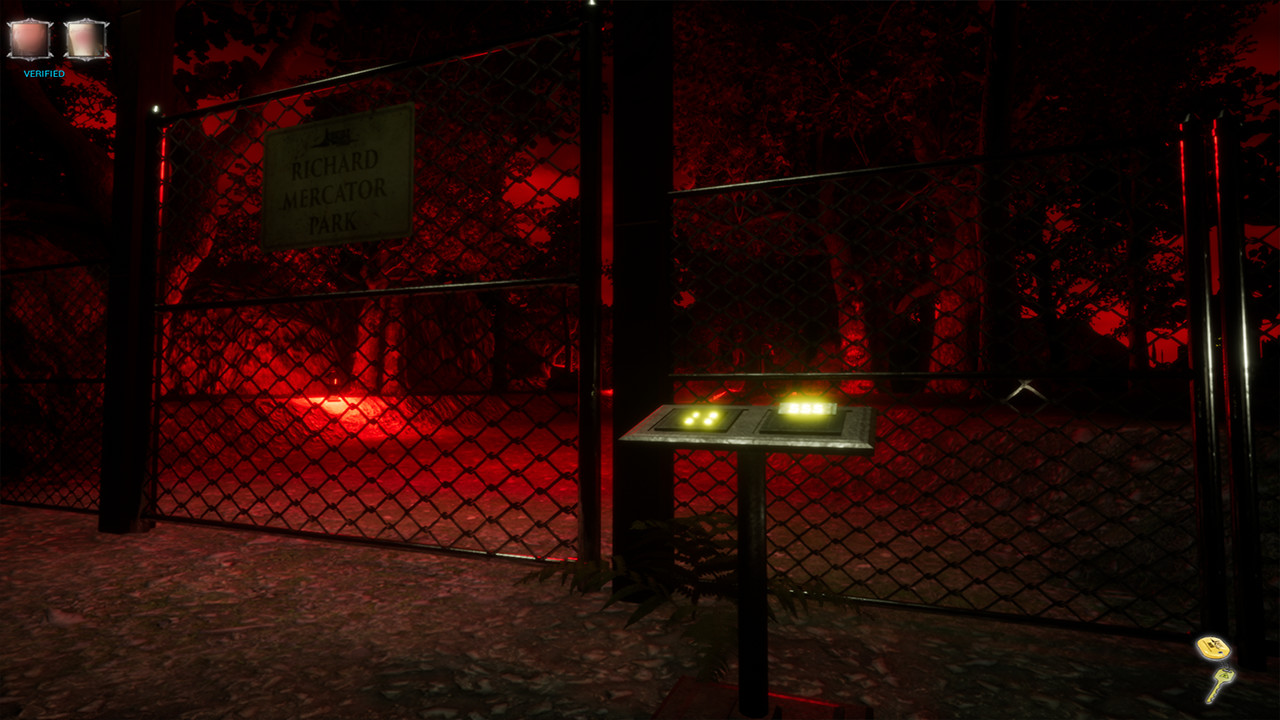Toggle the right keypad display light

click(806, 410)
